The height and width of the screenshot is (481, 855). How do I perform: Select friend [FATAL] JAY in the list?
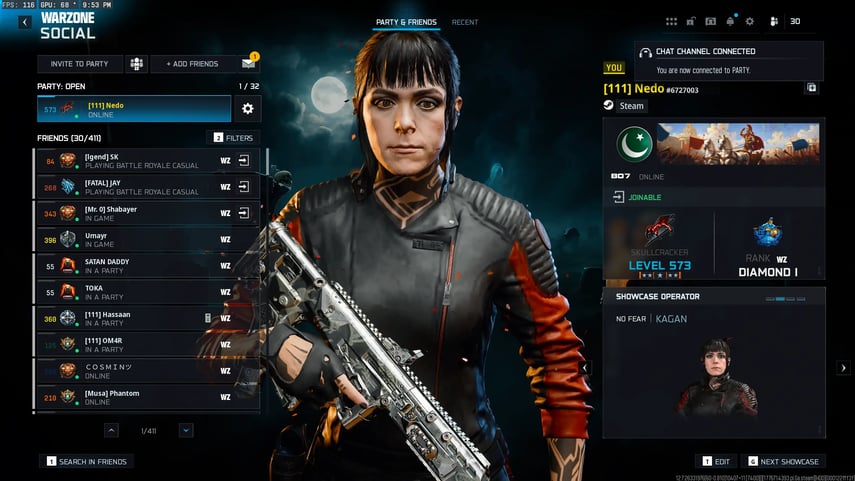140,187
